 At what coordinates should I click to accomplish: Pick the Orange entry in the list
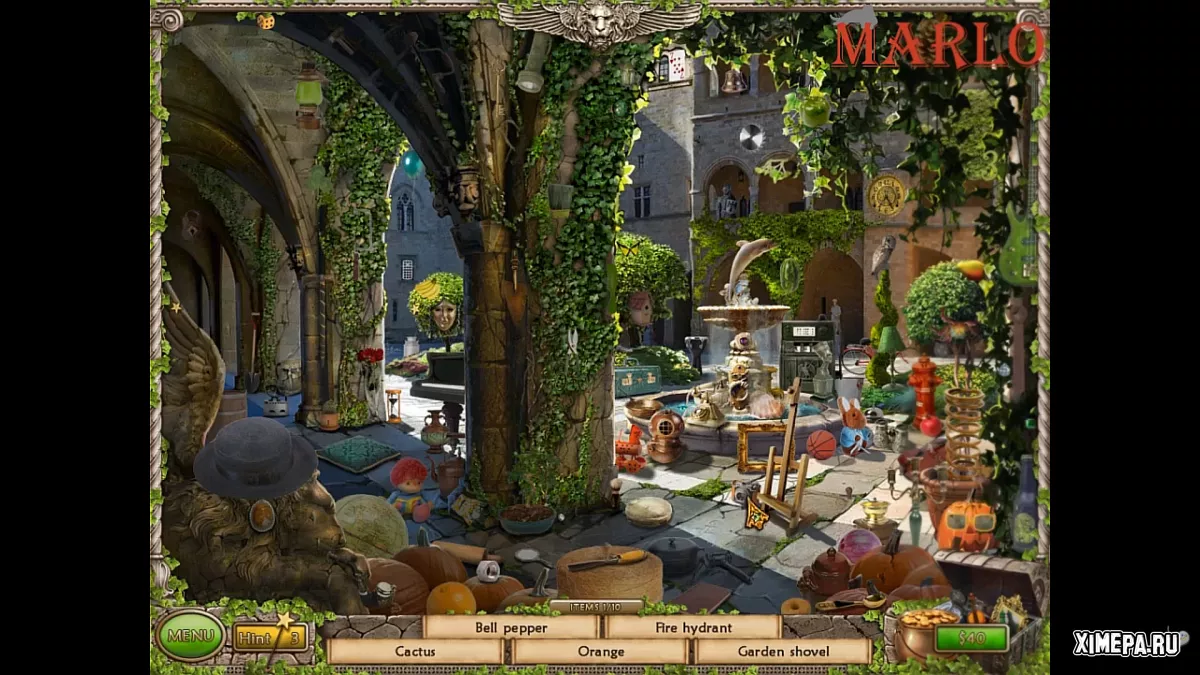click(x=600, y=651)
